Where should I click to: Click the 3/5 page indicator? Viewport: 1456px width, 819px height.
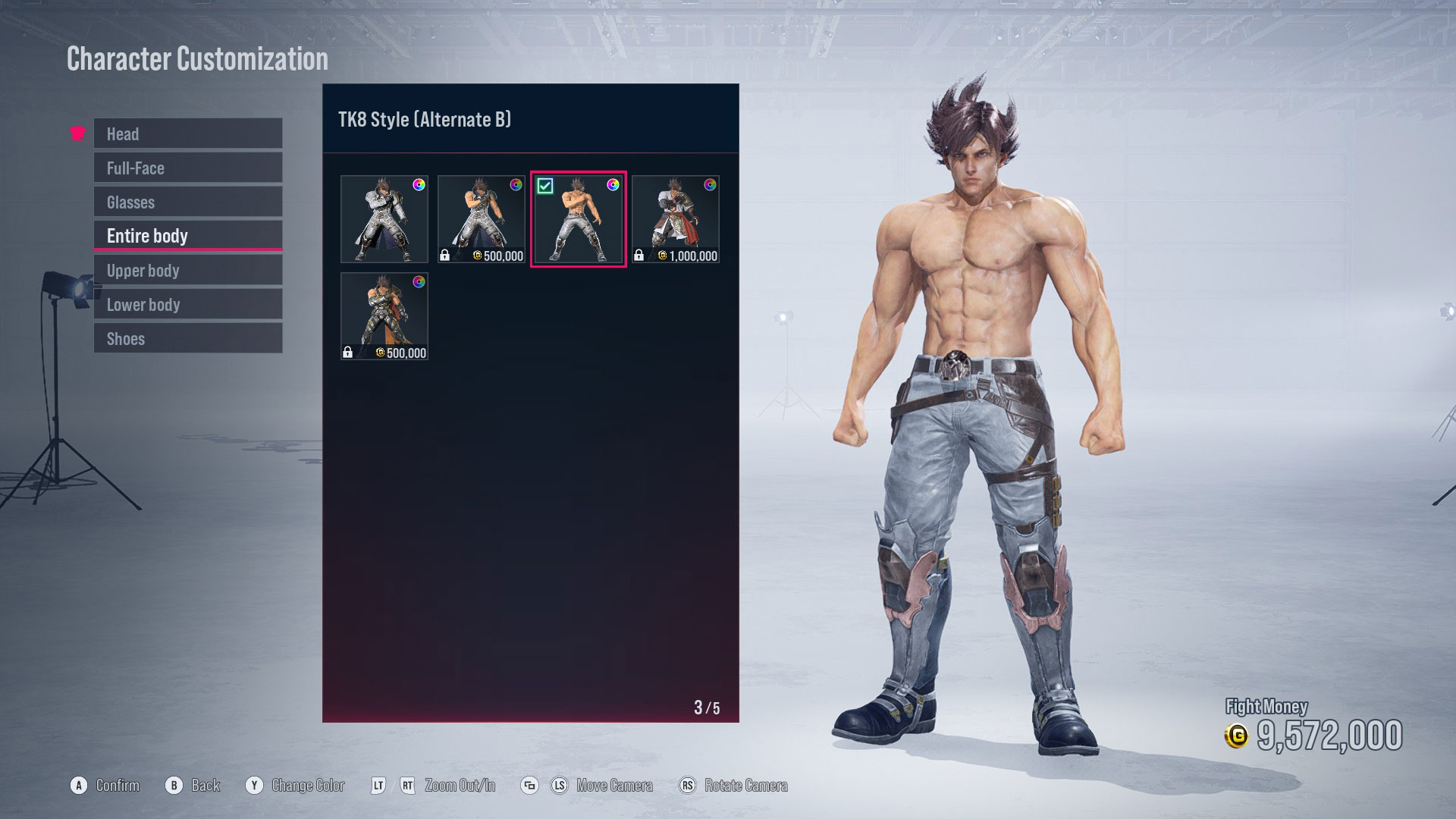pyautogui.click(x=706, y=705)
